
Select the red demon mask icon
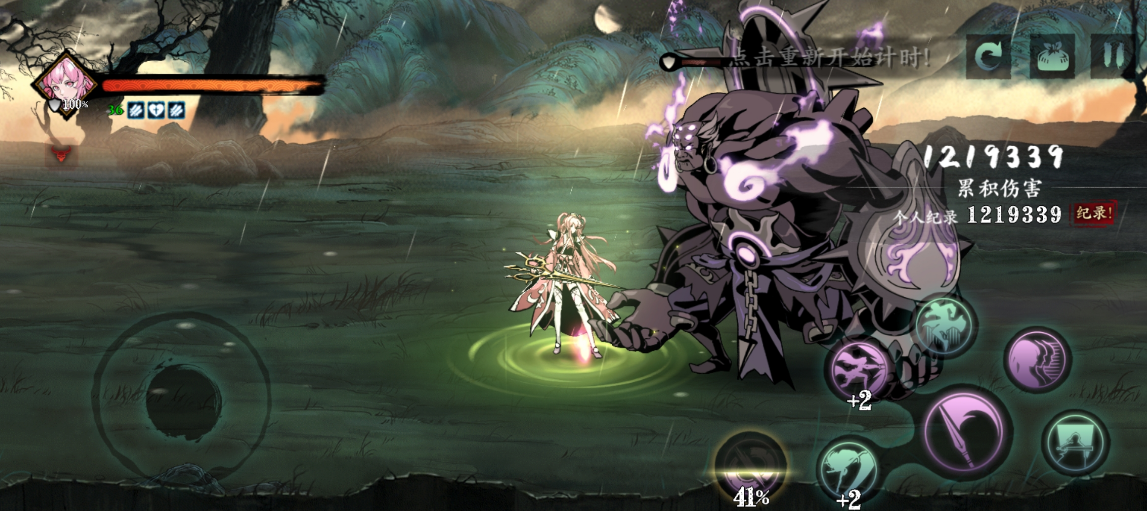(61, 156)
